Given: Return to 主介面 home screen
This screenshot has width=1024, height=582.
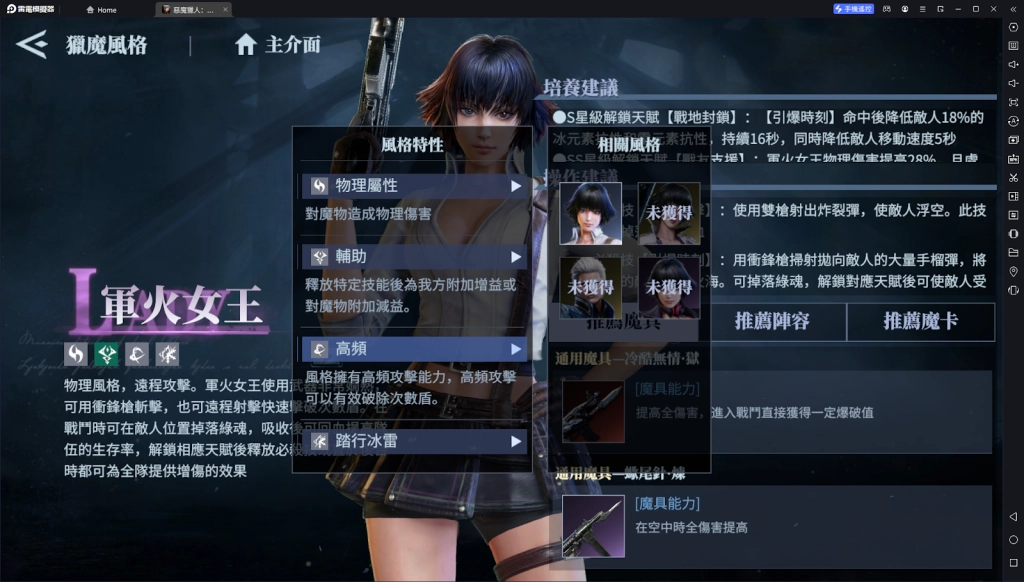Looking at the screenshot, I should click(277, 45).
